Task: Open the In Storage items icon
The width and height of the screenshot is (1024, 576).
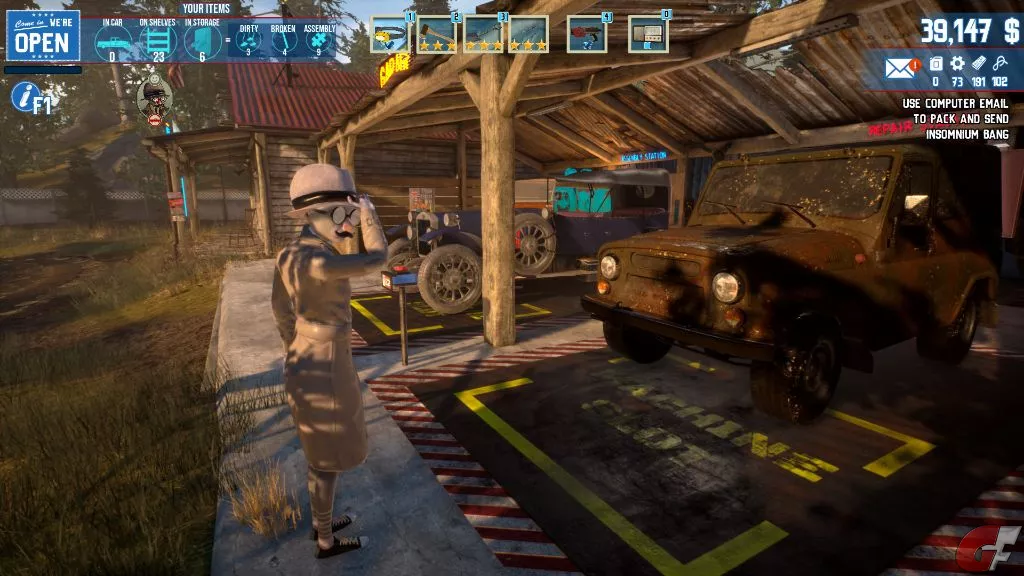Action: click(x=203, y=42)
